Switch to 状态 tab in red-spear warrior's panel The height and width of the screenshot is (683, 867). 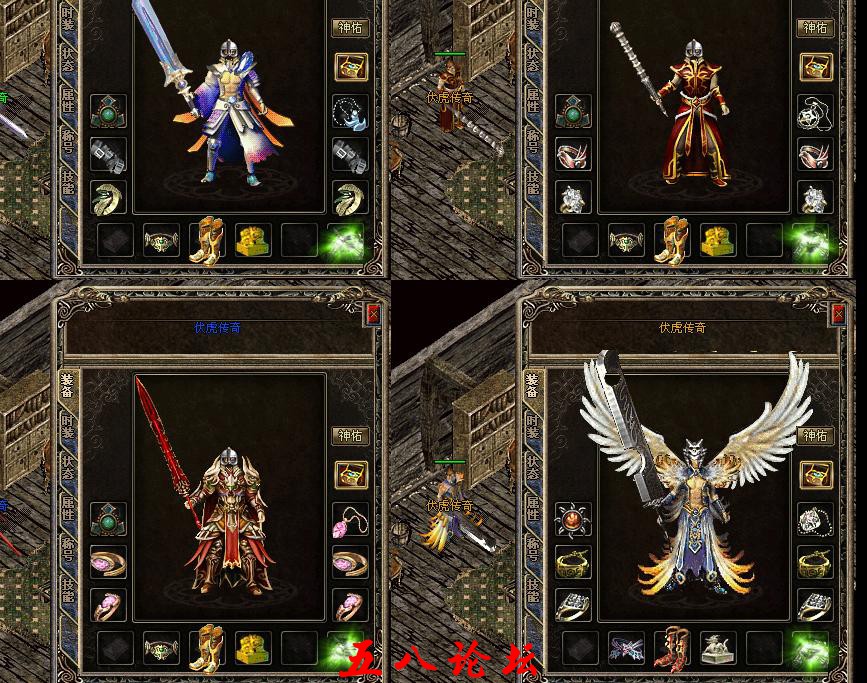pyautogui.click(x=68, y=467)
